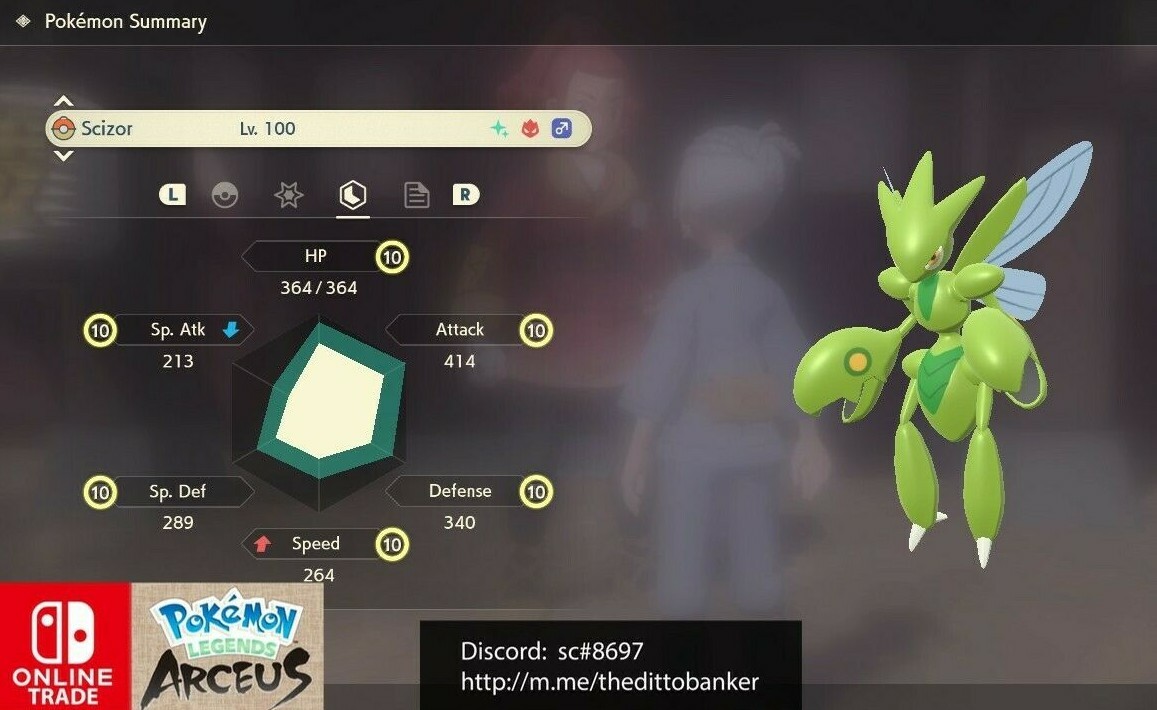
Task: Select the hexagon stats tab
Action: pos(352,194)
